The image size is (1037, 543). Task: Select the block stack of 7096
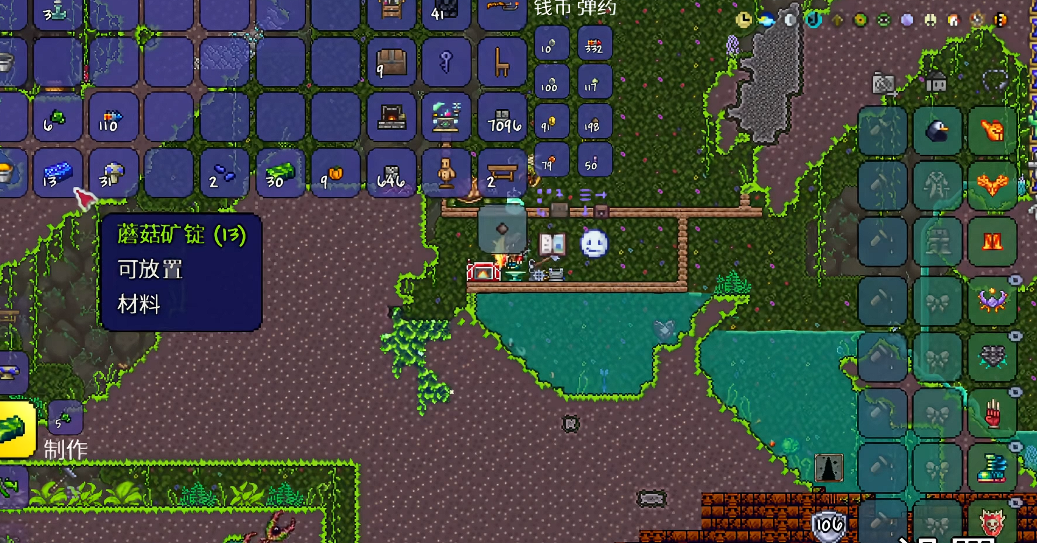pos(501,117)
